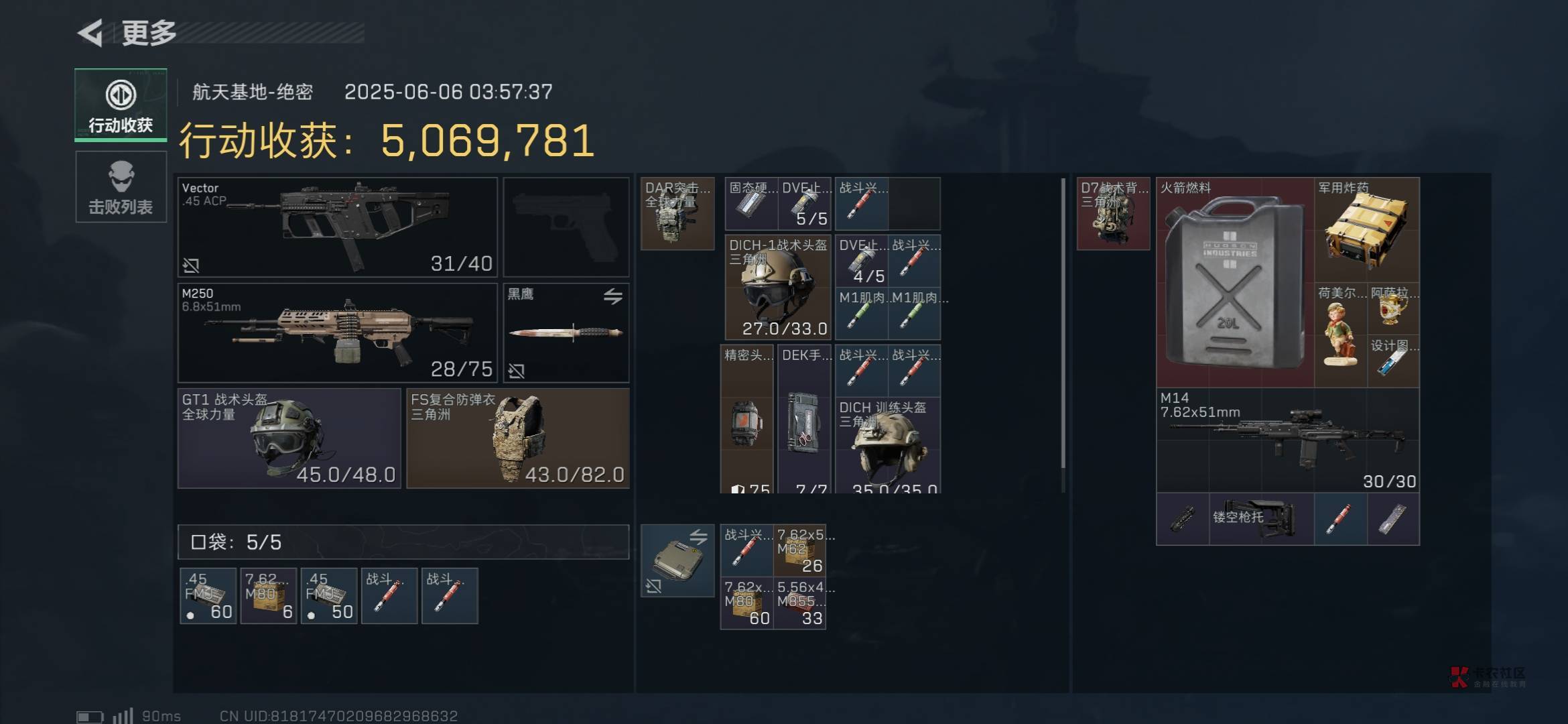Select the secure container case slot
The width and height of the screenshot is (1568, 724).
pos(677,560)
